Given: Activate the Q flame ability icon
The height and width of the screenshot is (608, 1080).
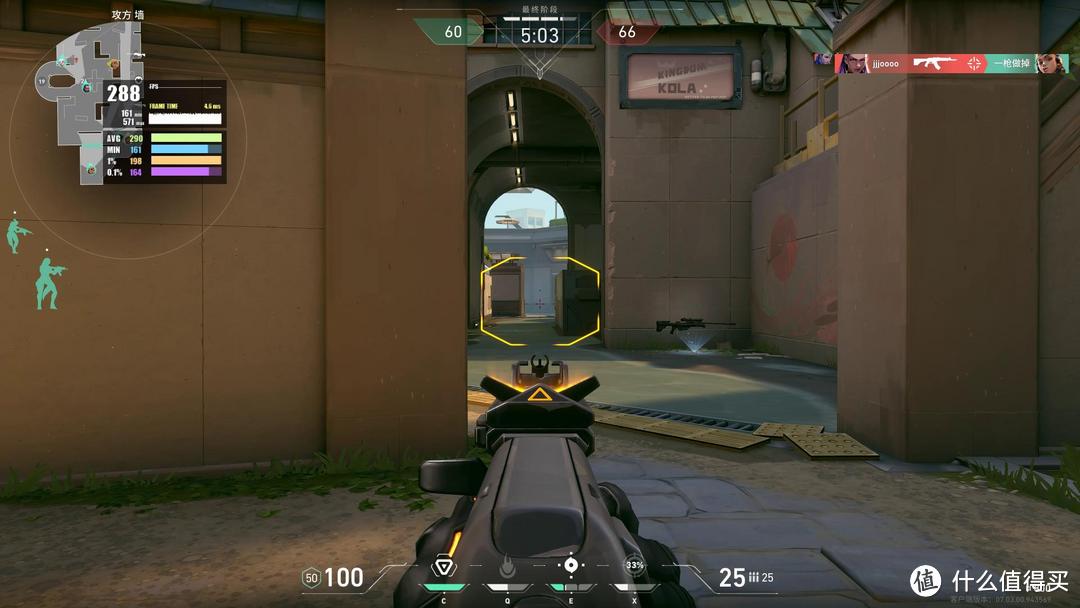Looking at the screenshot, I should 506,568.
